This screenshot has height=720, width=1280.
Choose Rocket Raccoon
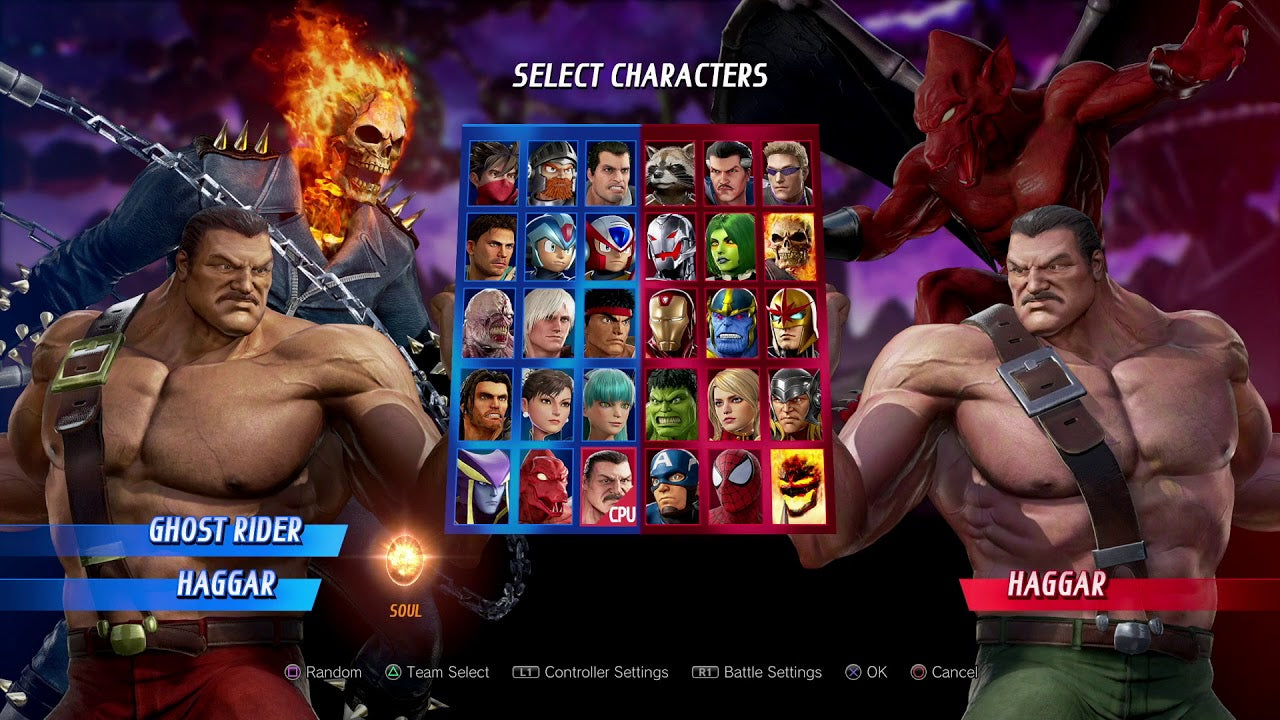pos(670,171)
